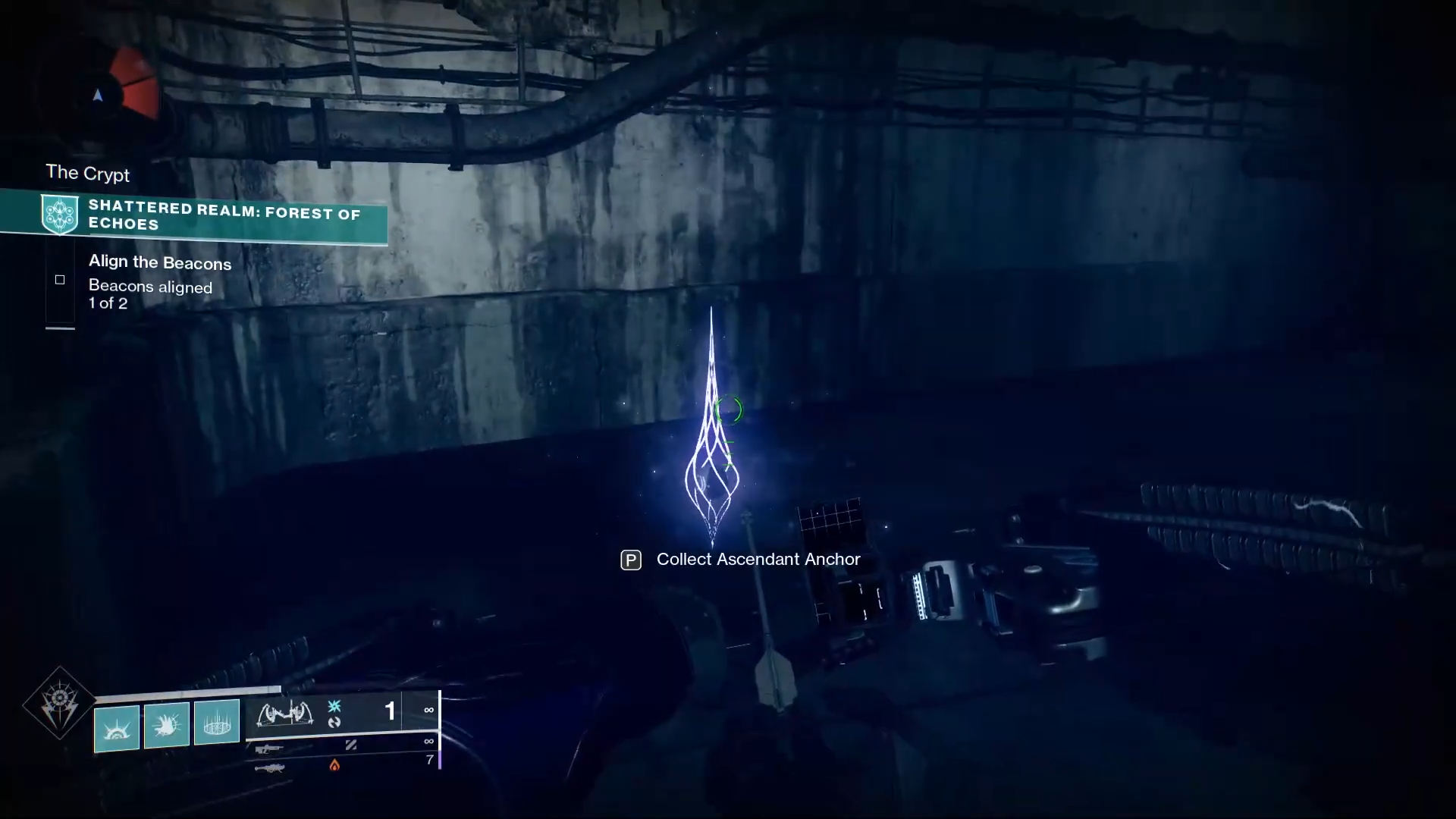Use the hand melee ability icon
This screenshot has width=1456, height=819.
167,725
